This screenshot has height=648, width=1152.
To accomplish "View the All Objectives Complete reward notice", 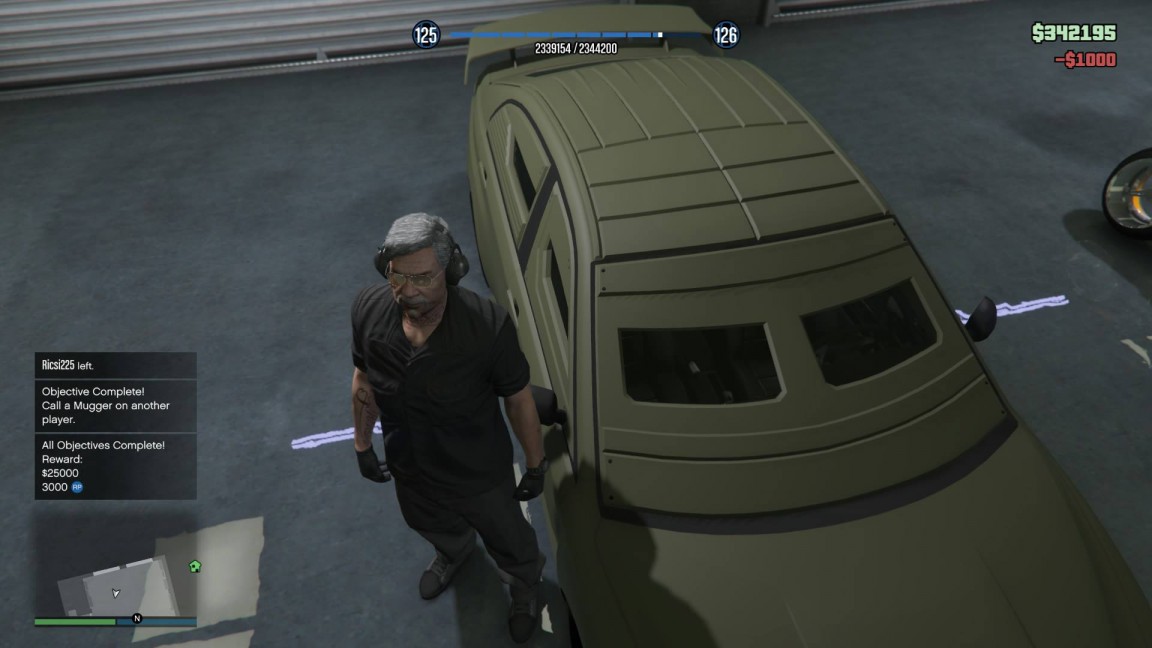I will [x=115, y=466].
